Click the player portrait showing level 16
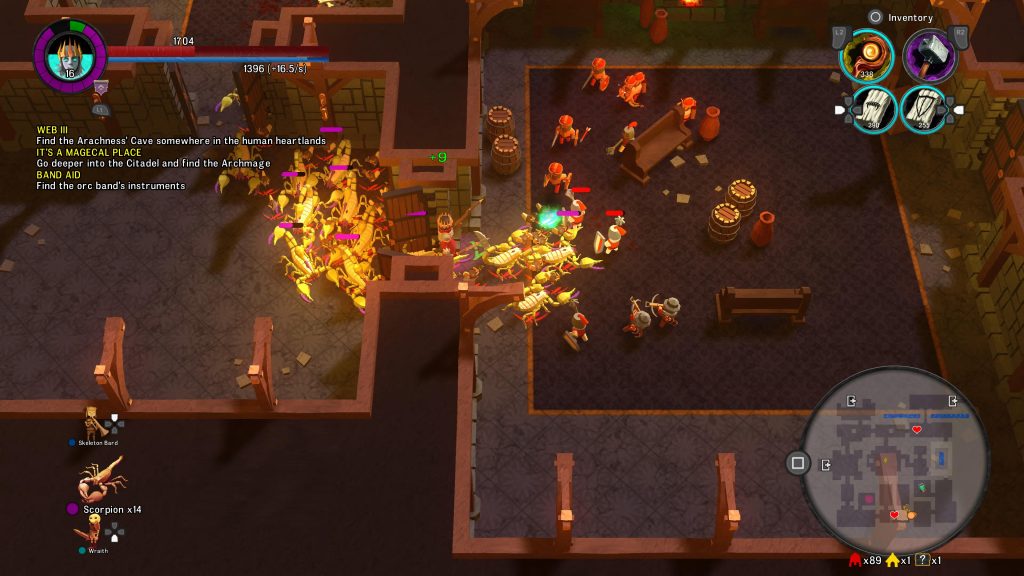1024x576 pixels. coord(69,55)
